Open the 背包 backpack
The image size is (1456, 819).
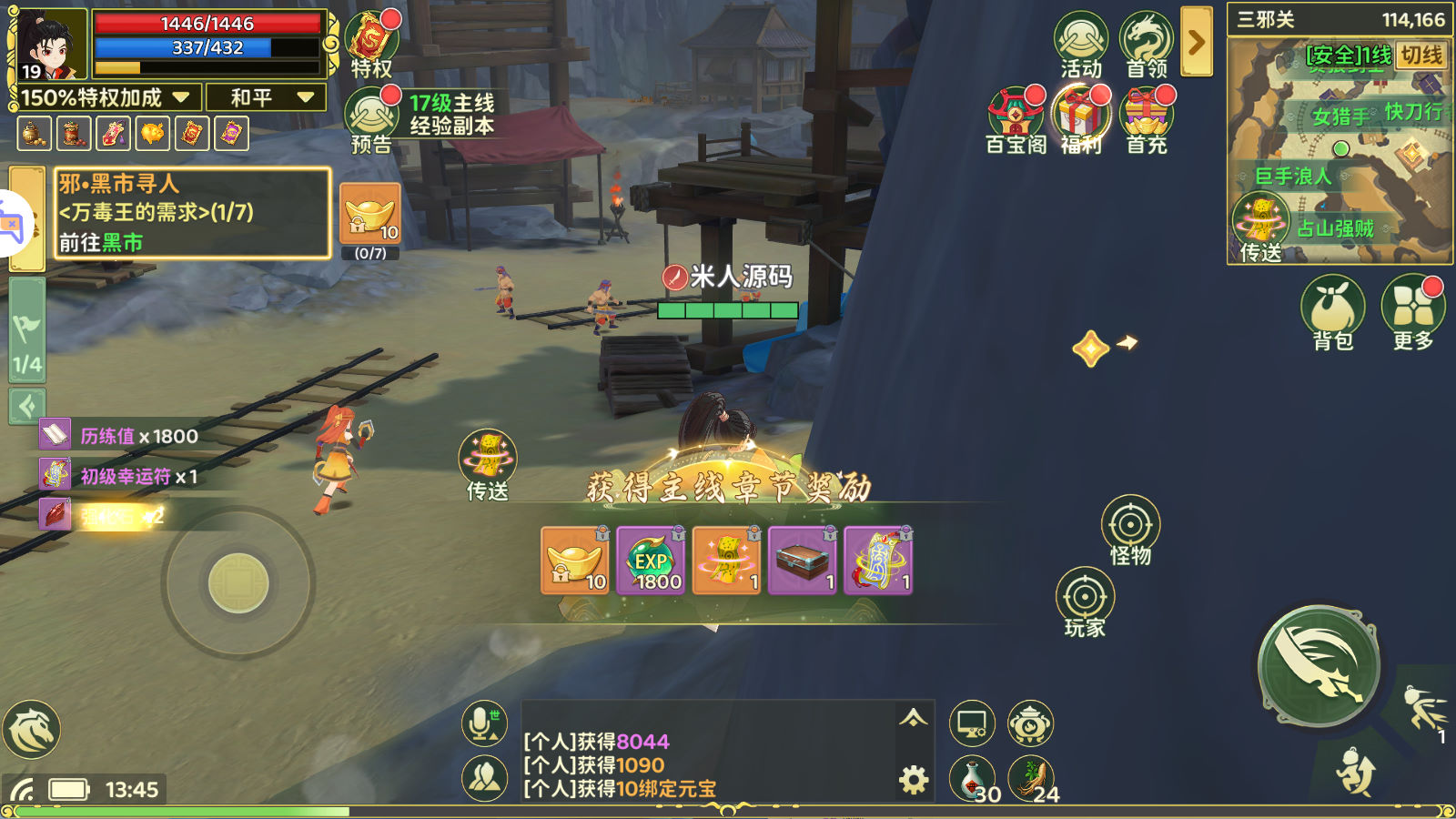(x=1333, y=311)
